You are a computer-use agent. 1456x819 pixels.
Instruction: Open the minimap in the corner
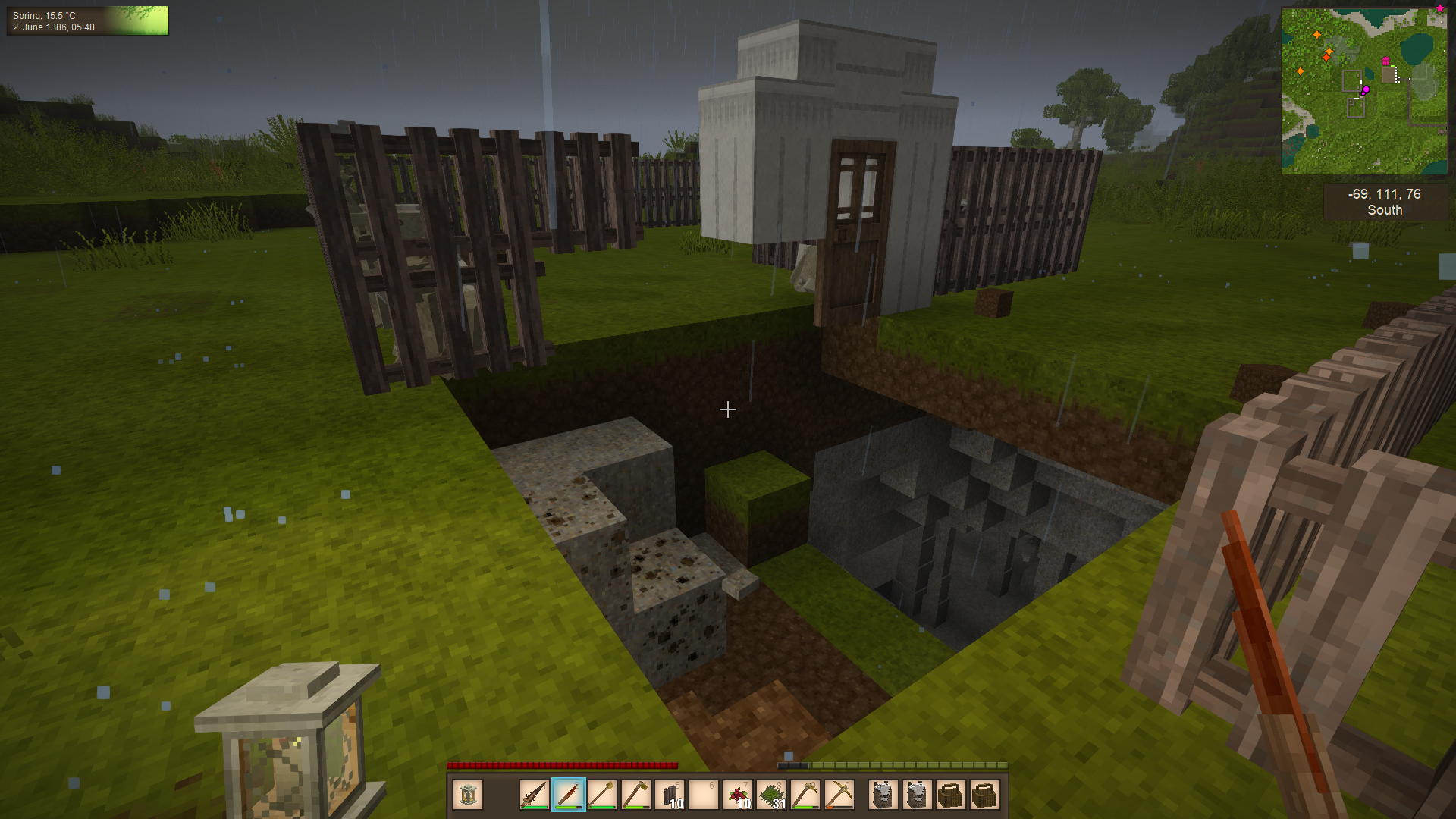click(x=1363, y=91)
